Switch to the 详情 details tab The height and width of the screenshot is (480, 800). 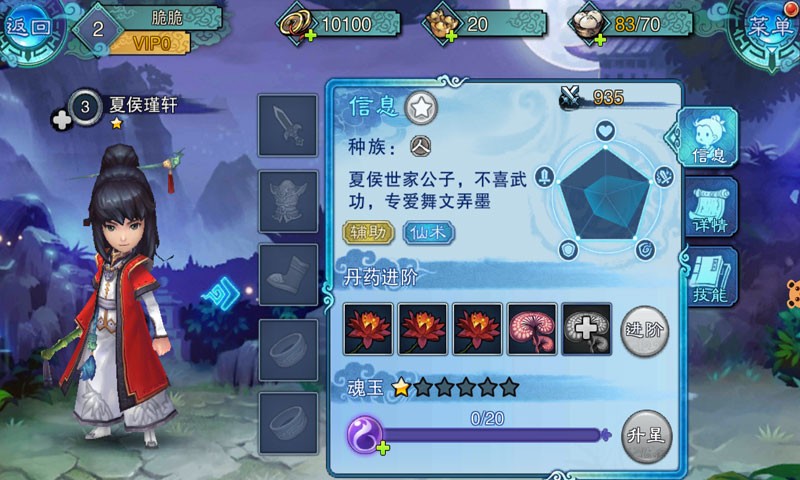pyautogui.click(x=713, y=207)
